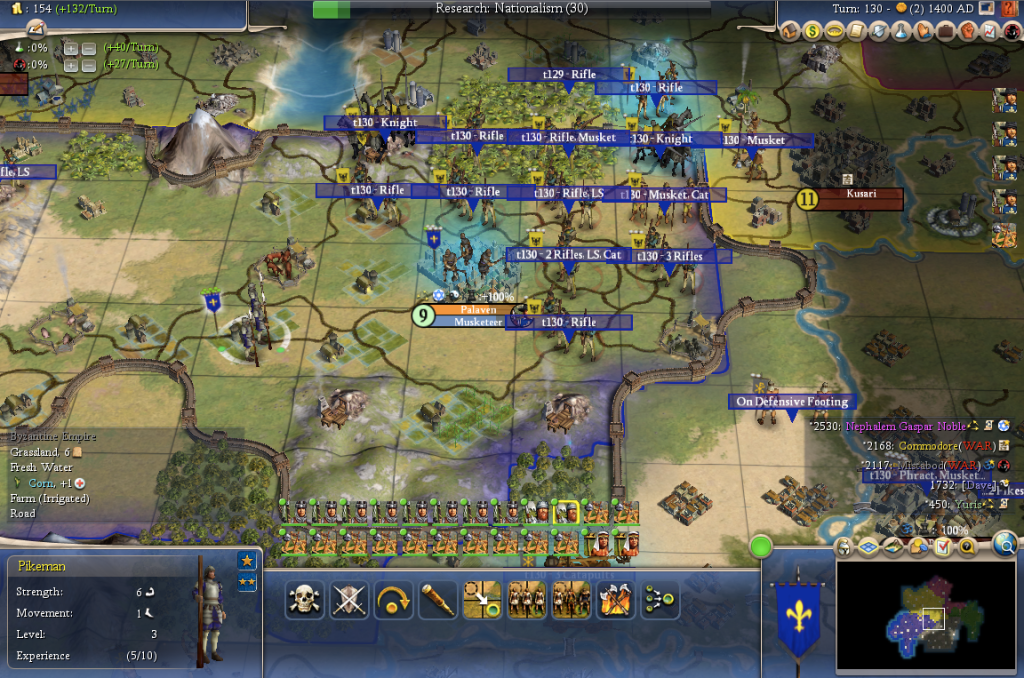
Task: Select the Palaven city name bar
Action: point(478,310)
